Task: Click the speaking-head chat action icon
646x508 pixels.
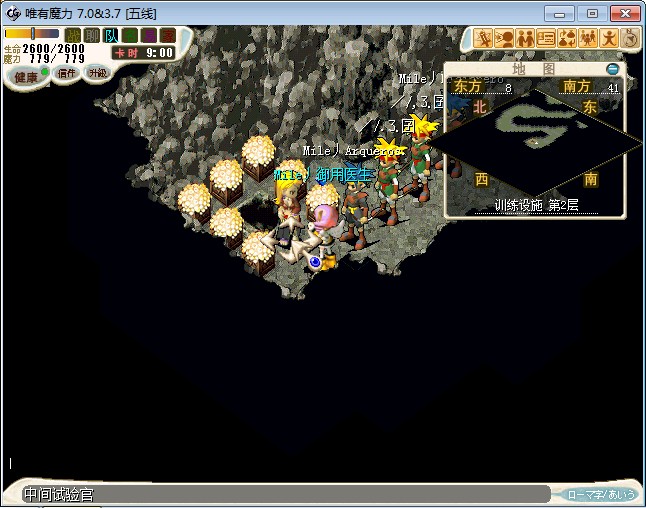Action: pos(505,38)
